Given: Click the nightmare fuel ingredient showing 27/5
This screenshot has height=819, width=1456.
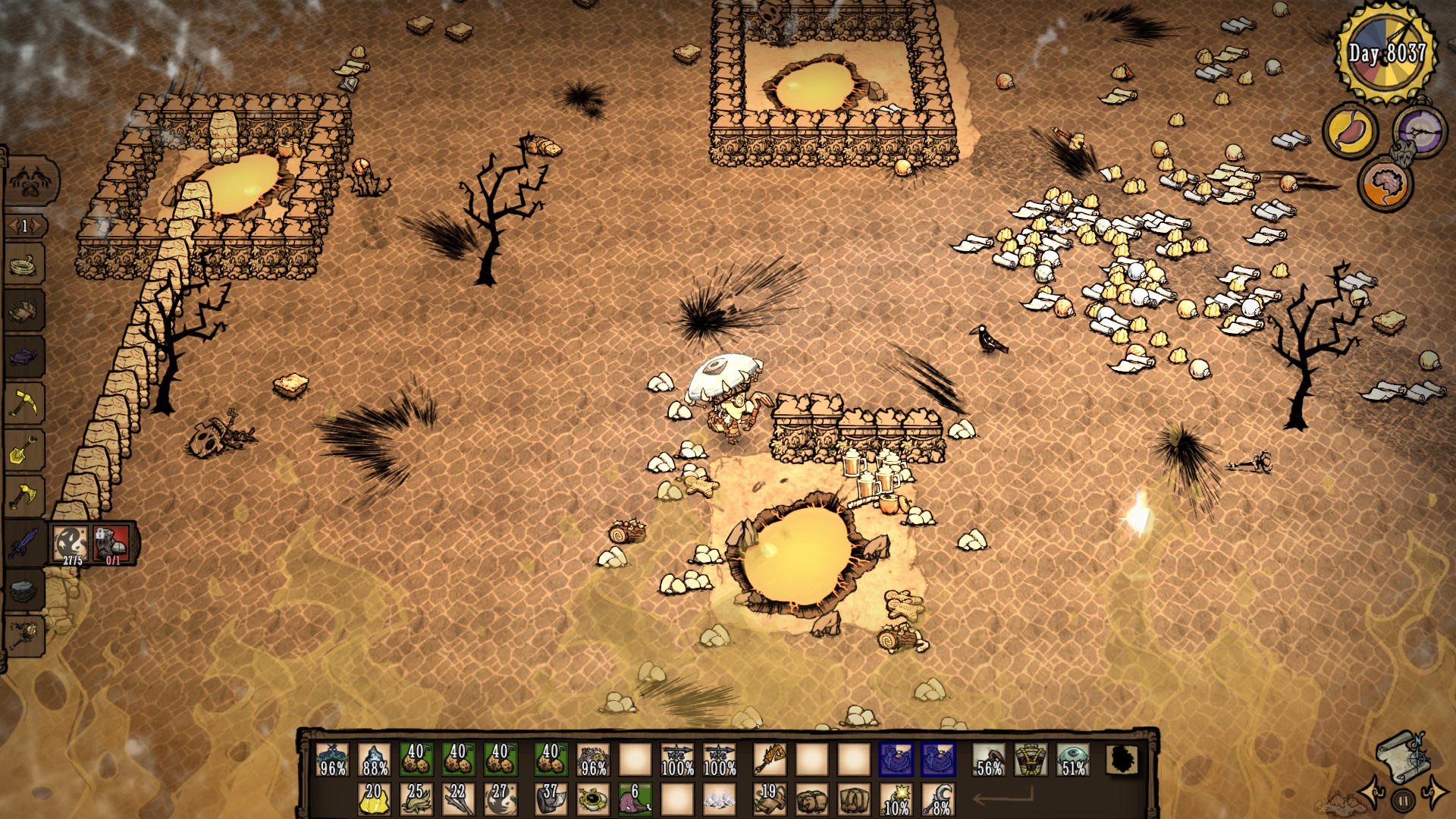Looking at the screenshot, I should [72, 543].
